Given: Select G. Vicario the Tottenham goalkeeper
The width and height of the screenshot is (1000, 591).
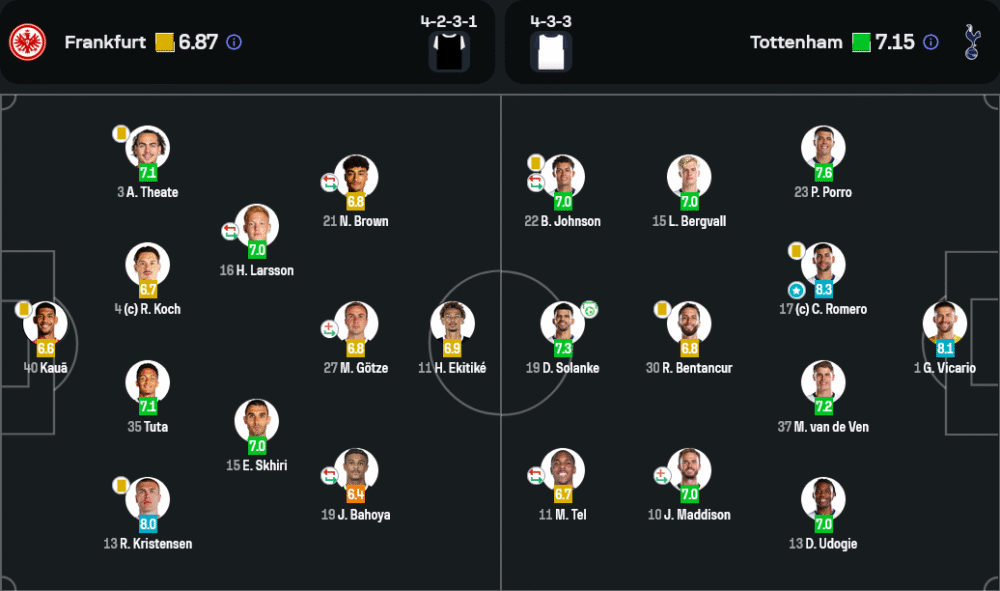Looking at the screenshot, I should (945, 322).
